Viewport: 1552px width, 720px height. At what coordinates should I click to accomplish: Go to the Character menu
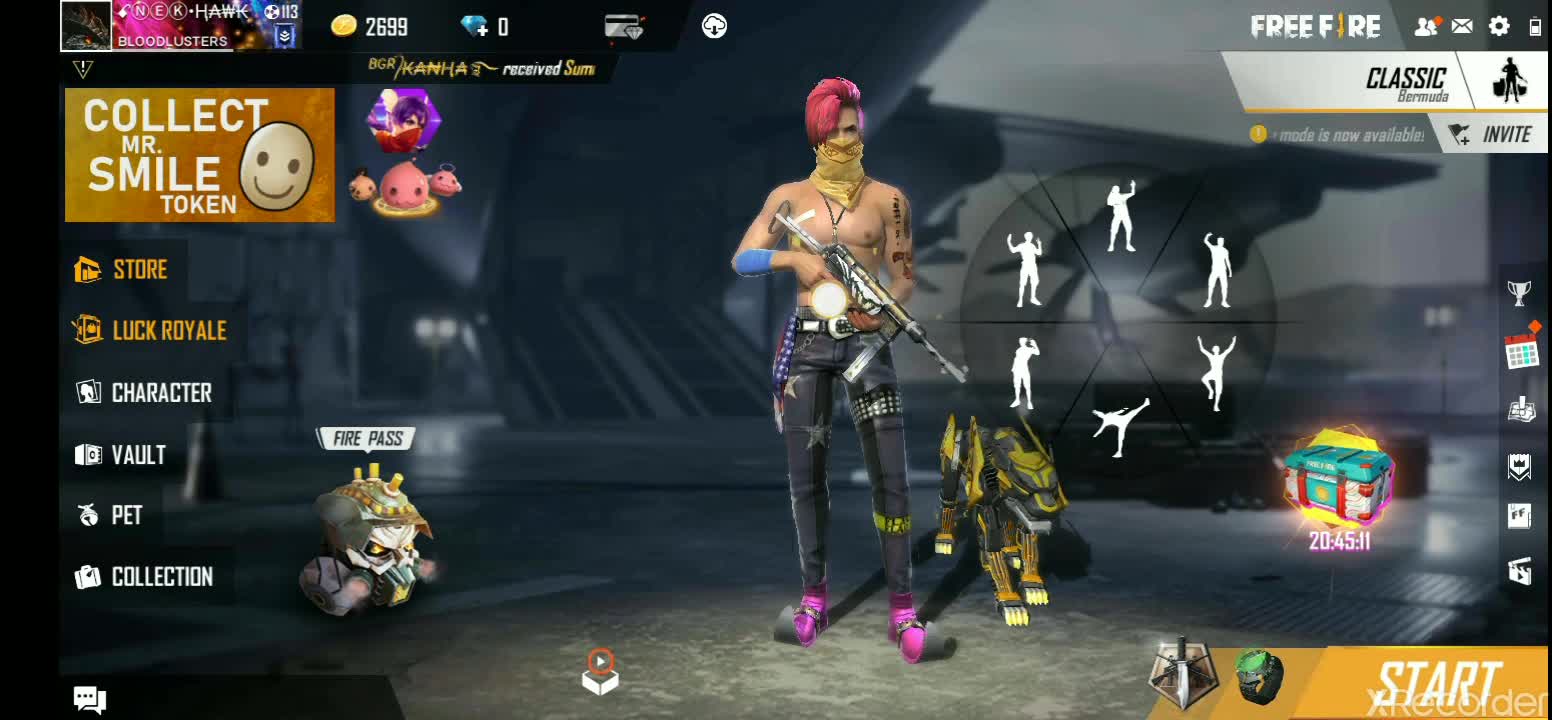point(144,393)
